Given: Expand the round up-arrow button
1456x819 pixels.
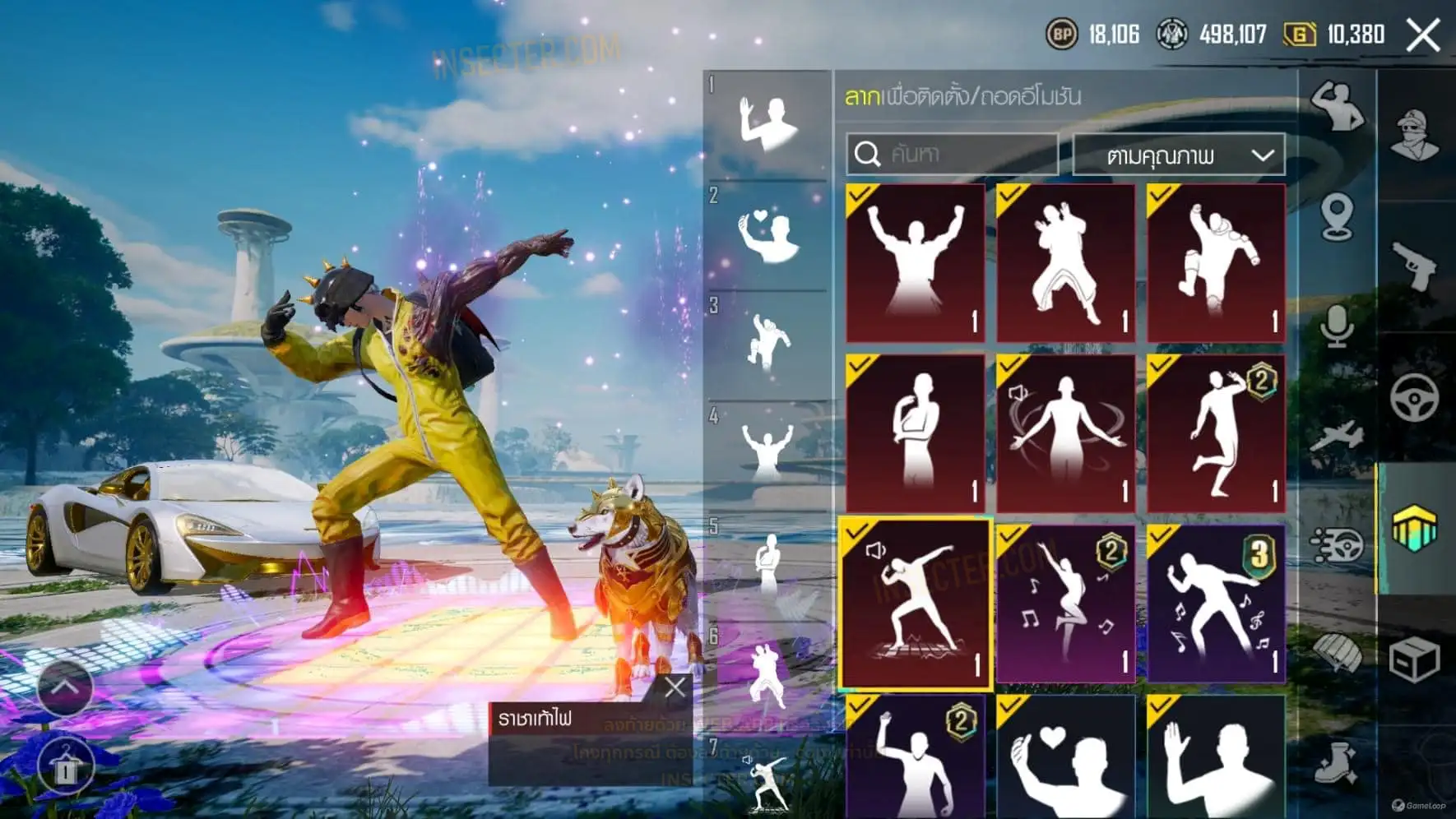Looking at the screenshot, I should click(65, 687).
